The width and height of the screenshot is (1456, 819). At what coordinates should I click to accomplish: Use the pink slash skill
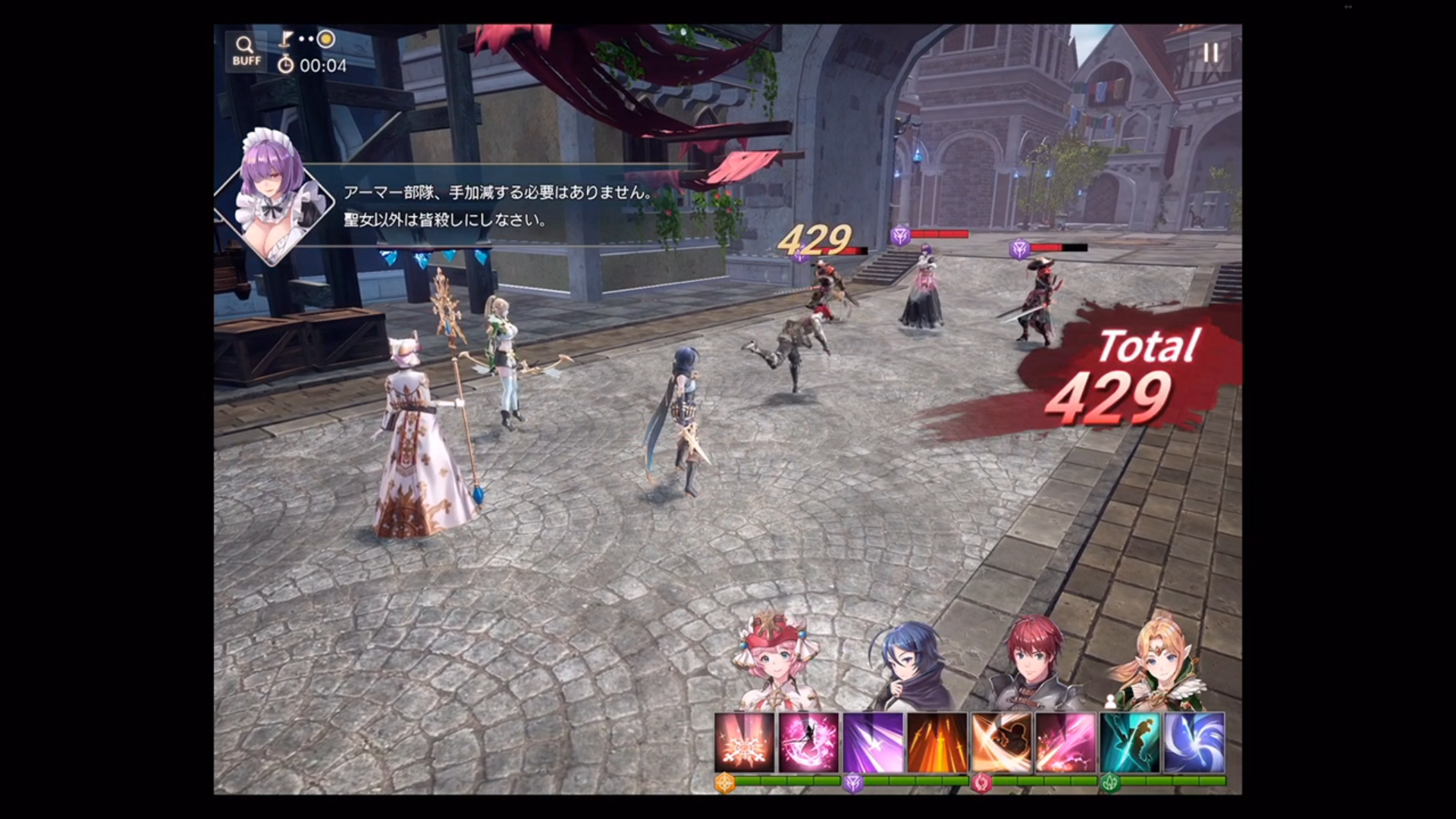(x=1065, y=742)
